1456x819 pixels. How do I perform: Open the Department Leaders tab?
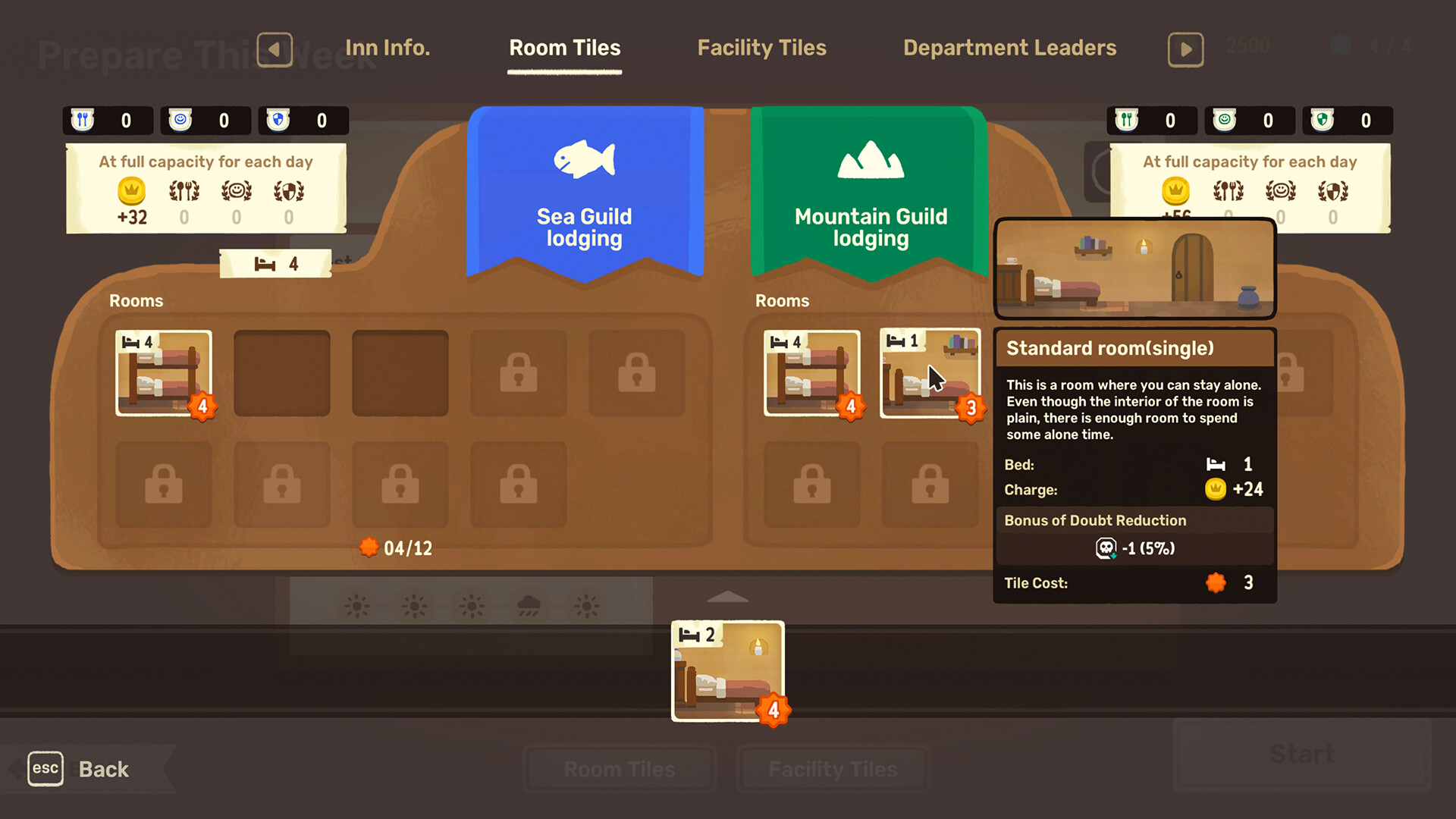click(x=1009, y=48)
